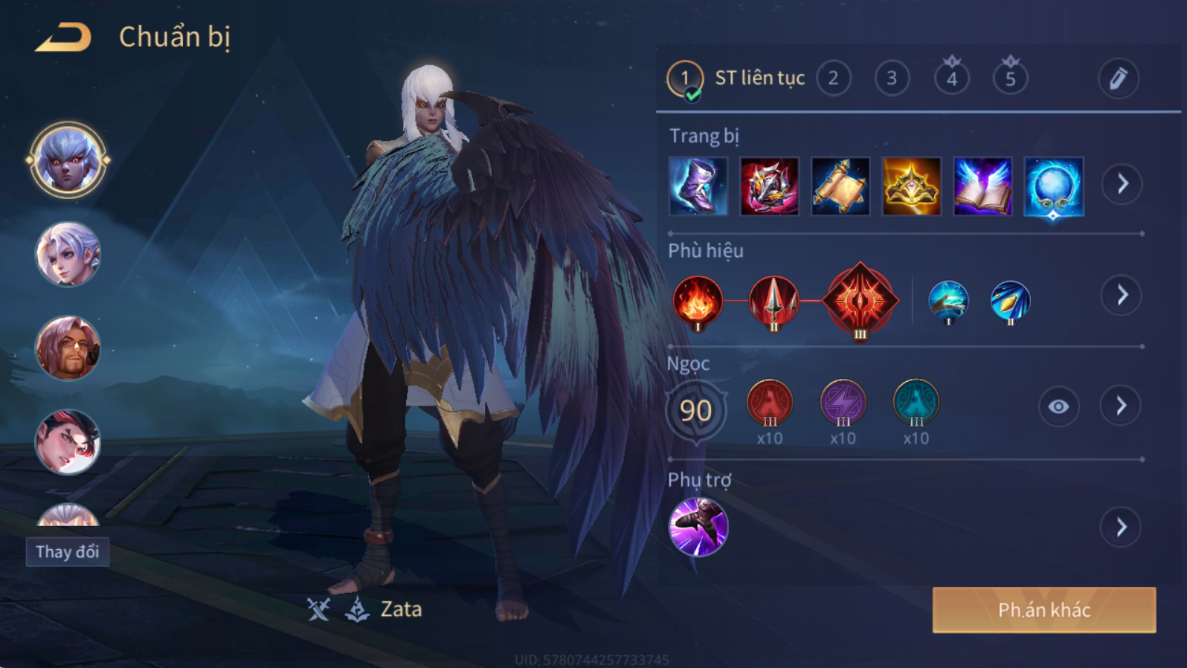This screenshot has width=1187, height=668.
Task: Edit the build name with pencil icon
Action: (1117, 78)
